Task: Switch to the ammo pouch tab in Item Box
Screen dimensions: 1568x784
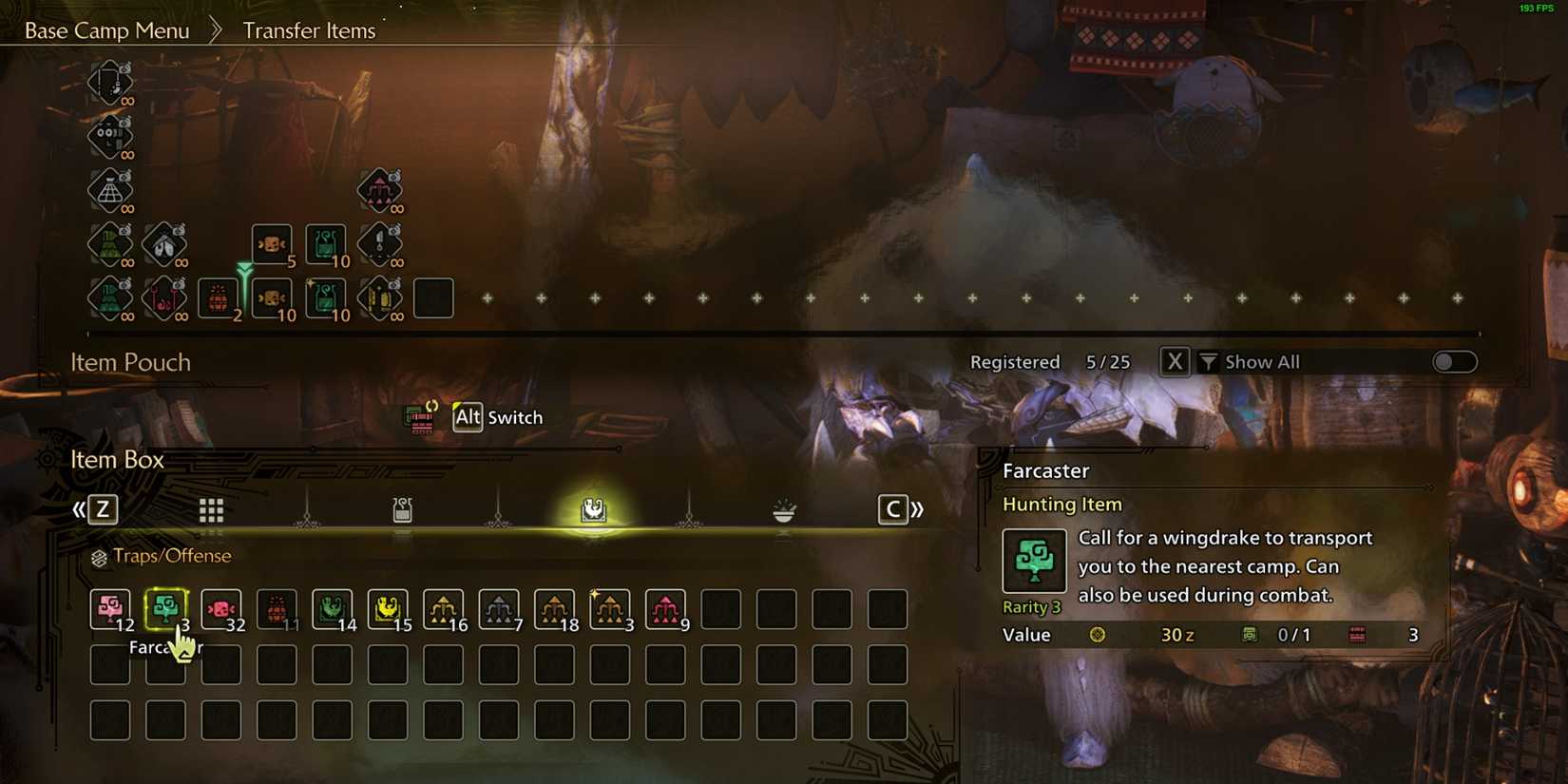Action: (402, 508)
